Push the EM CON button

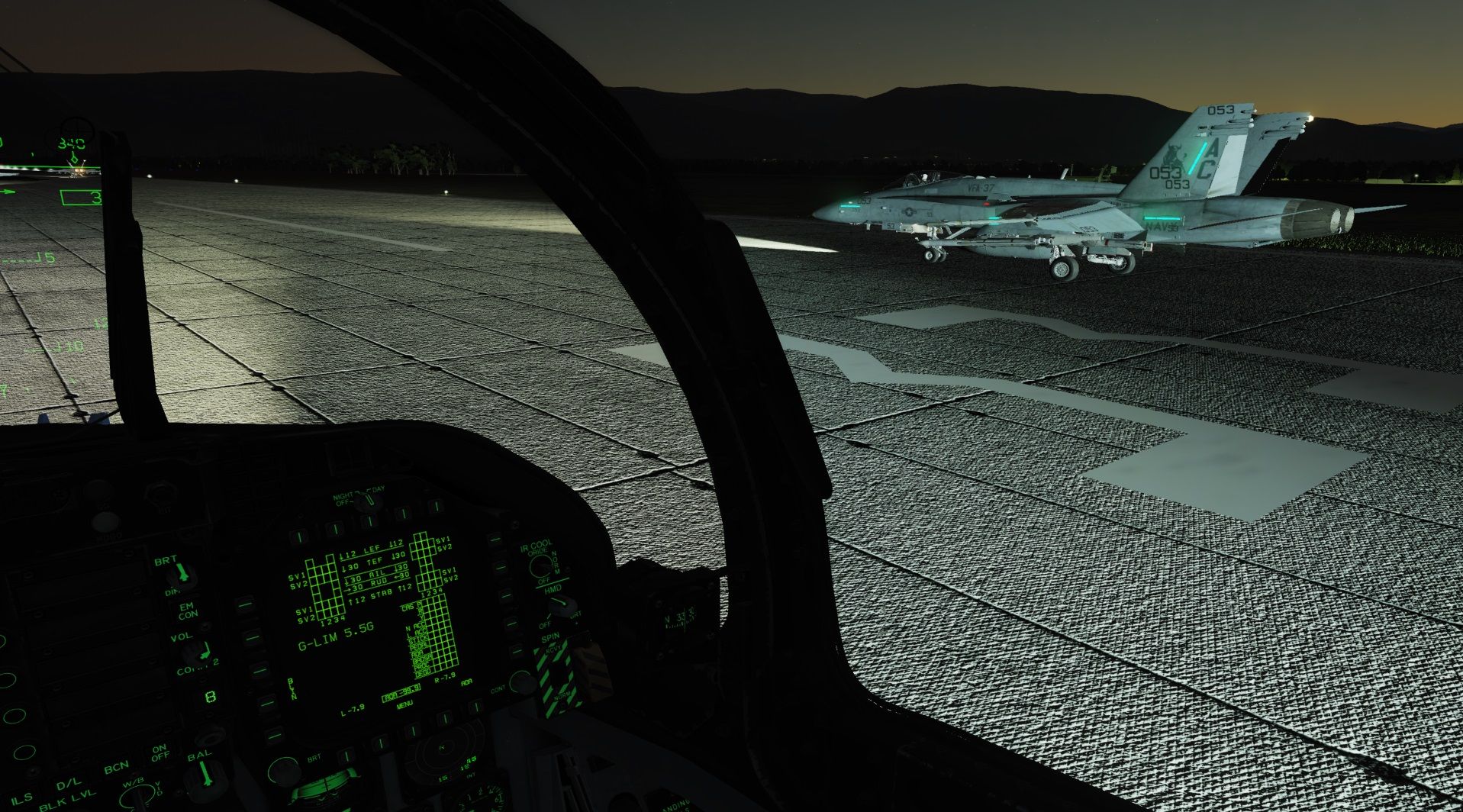point(187,611)
